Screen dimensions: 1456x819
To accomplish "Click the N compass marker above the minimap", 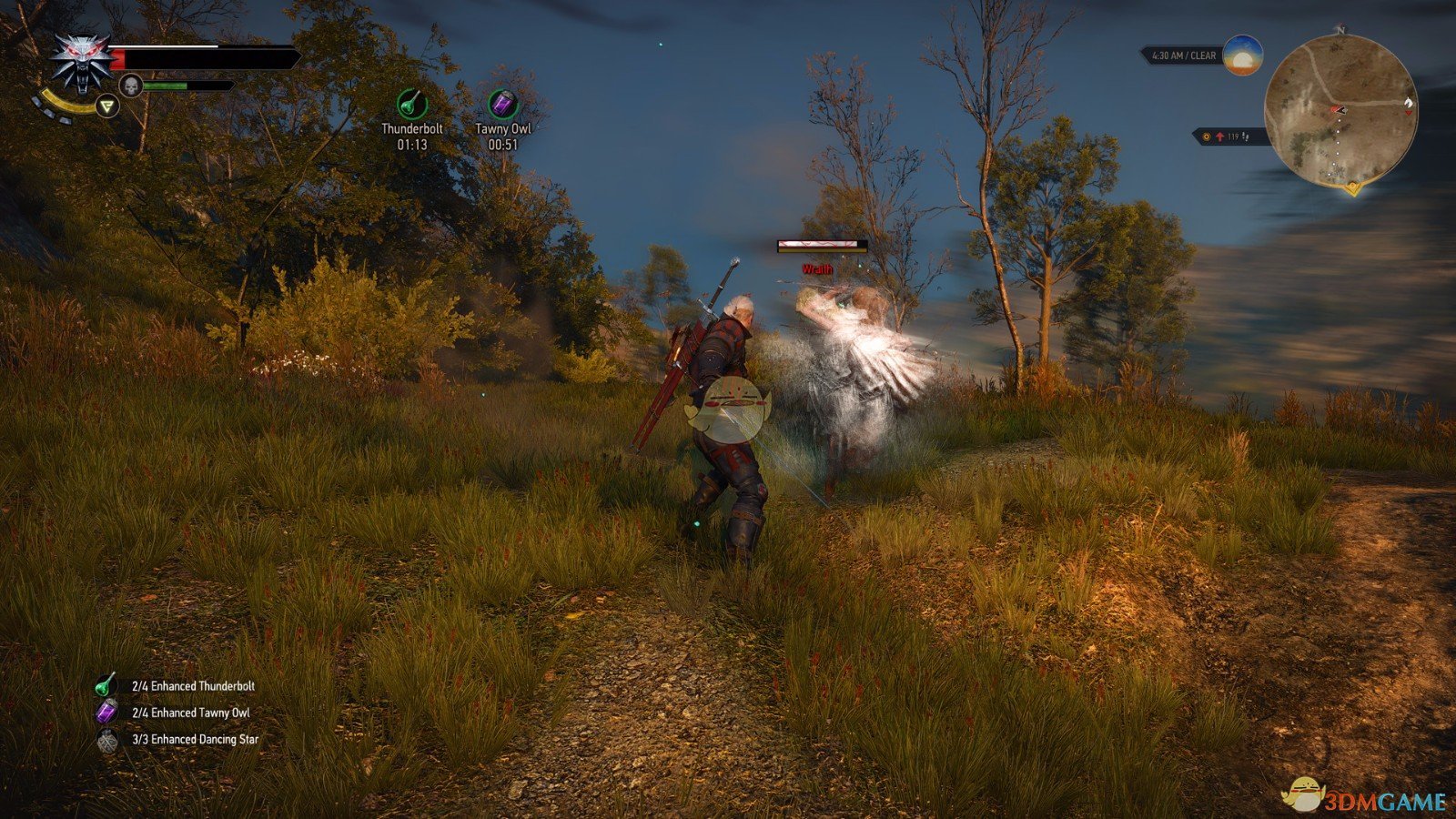I will point(1340,30).
